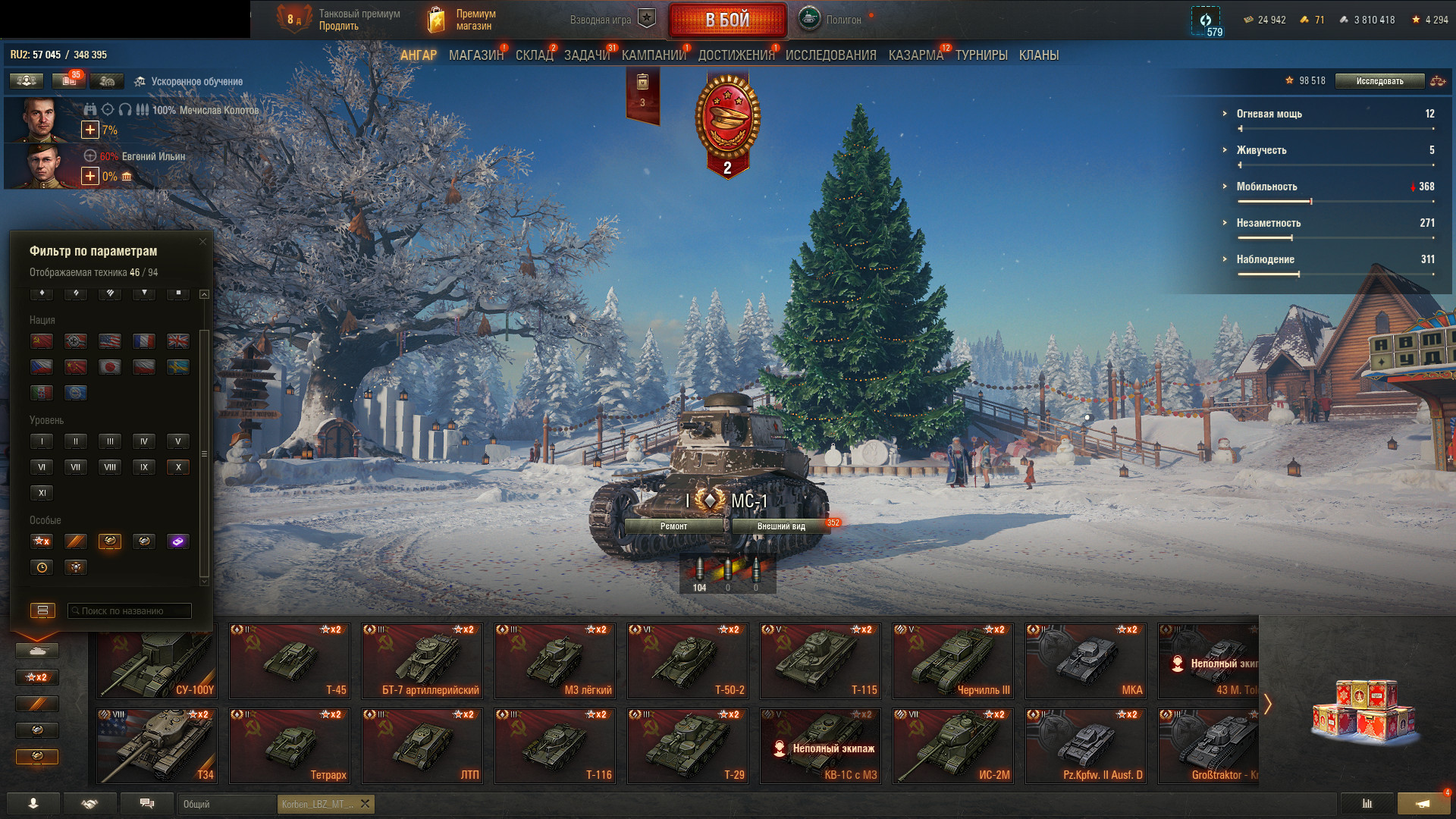Open the КЛАНЫ tab
The height and width of the screenshot is (819, 1456).
(1038, 55)
